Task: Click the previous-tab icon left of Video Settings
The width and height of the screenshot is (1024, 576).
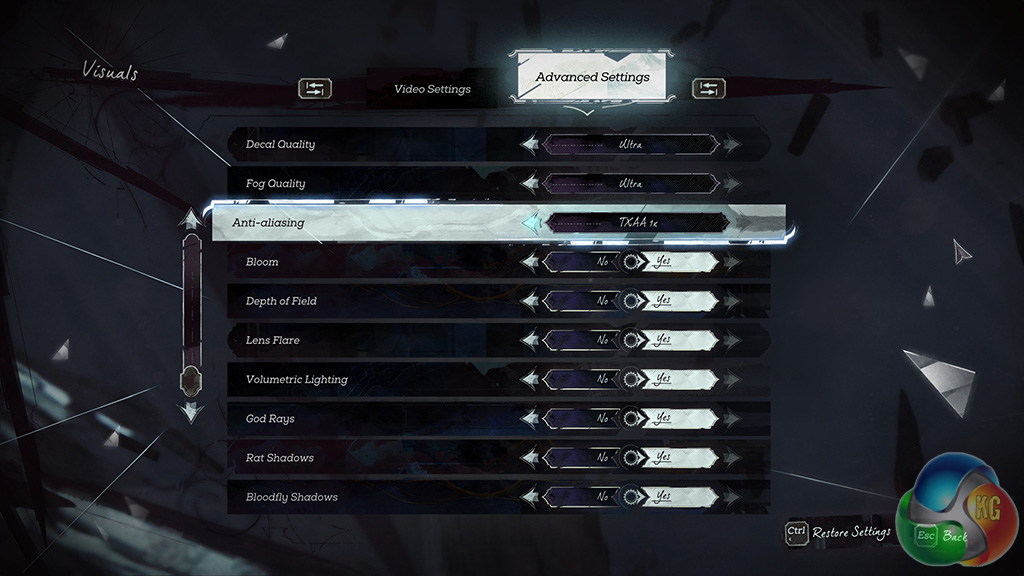Action: click(314, 89)
